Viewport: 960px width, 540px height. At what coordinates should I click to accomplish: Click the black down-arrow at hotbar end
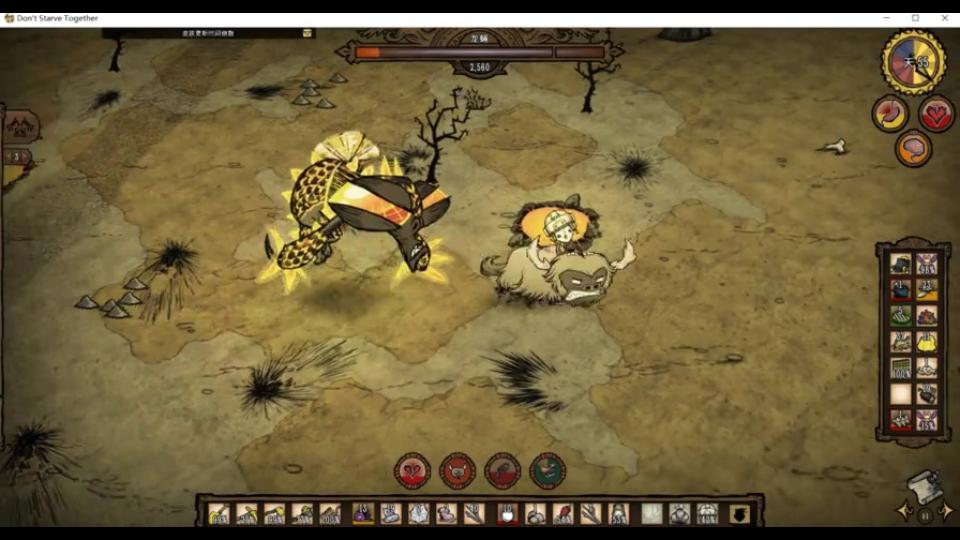pos(739,514)
